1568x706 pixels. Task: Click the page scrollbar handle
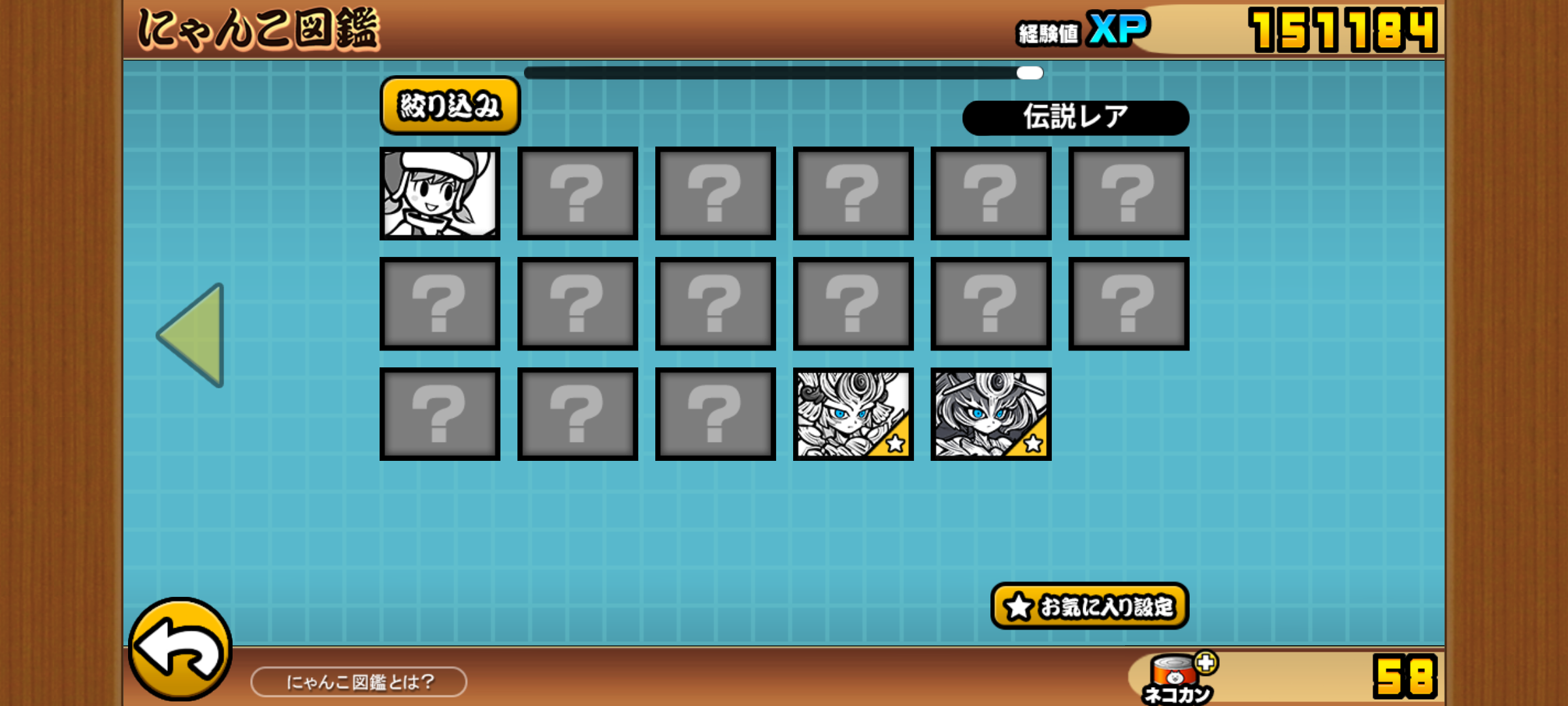click(1030, 73)
